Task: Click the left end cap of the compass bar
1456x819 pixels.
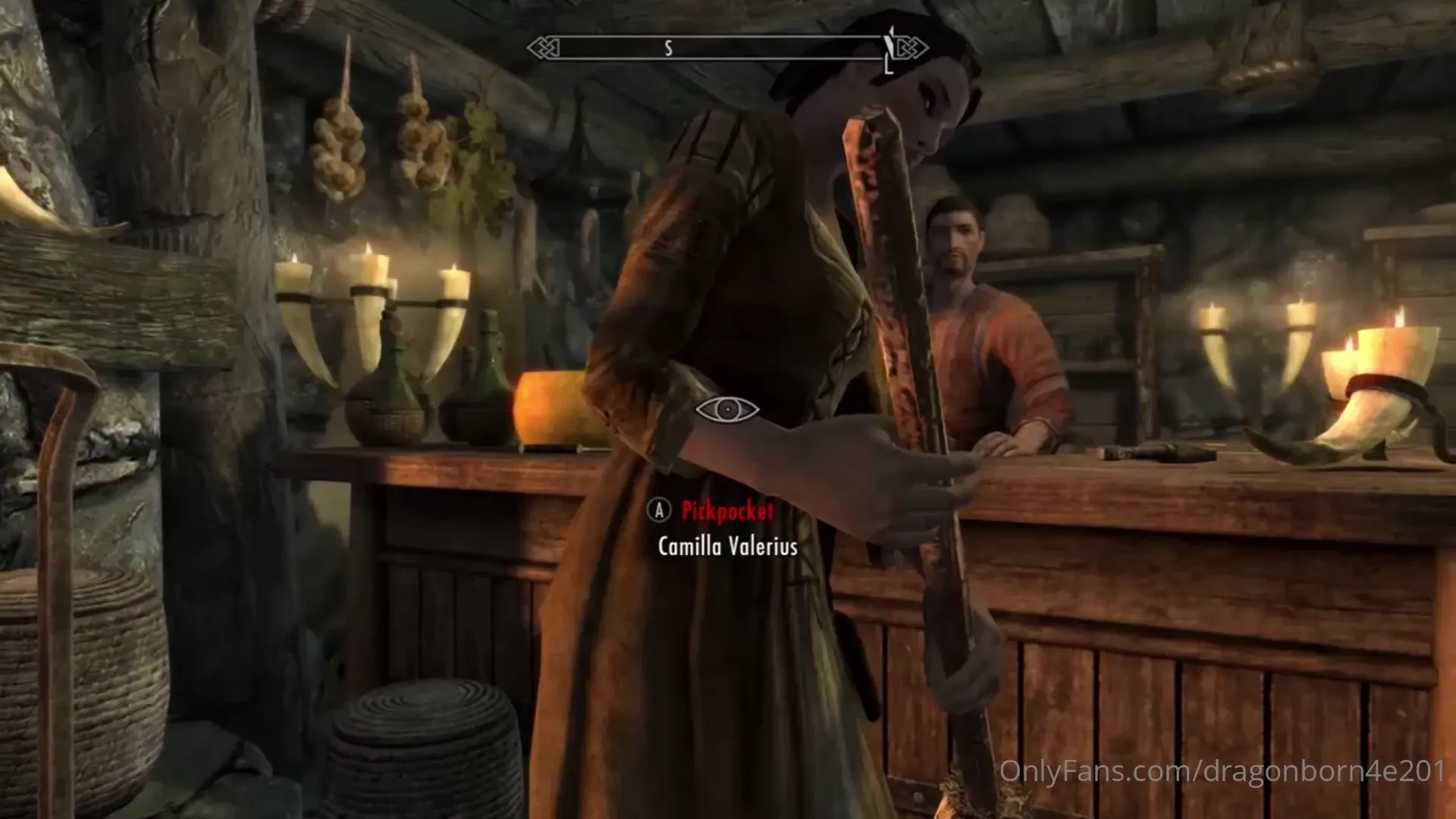Action: pos(544,47)
